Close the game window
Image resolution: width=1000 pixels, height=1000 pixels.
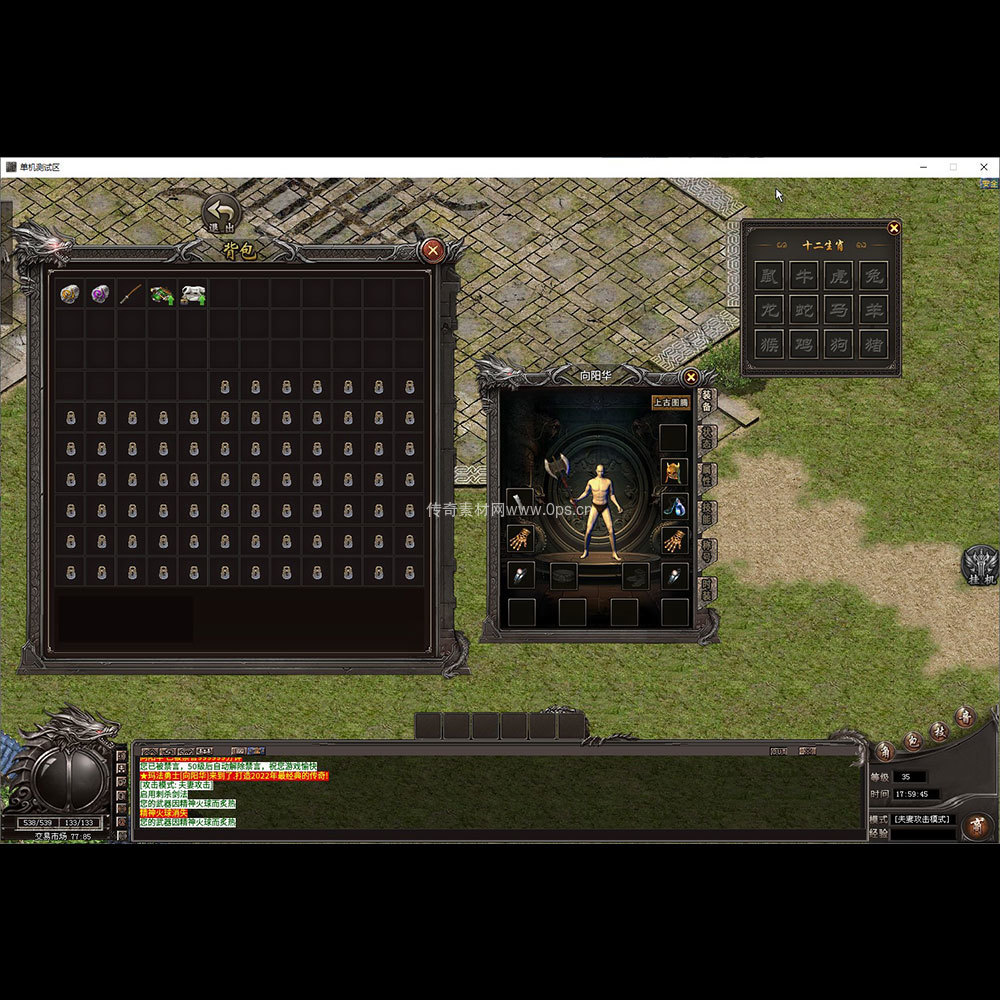(x=983, y=167)
